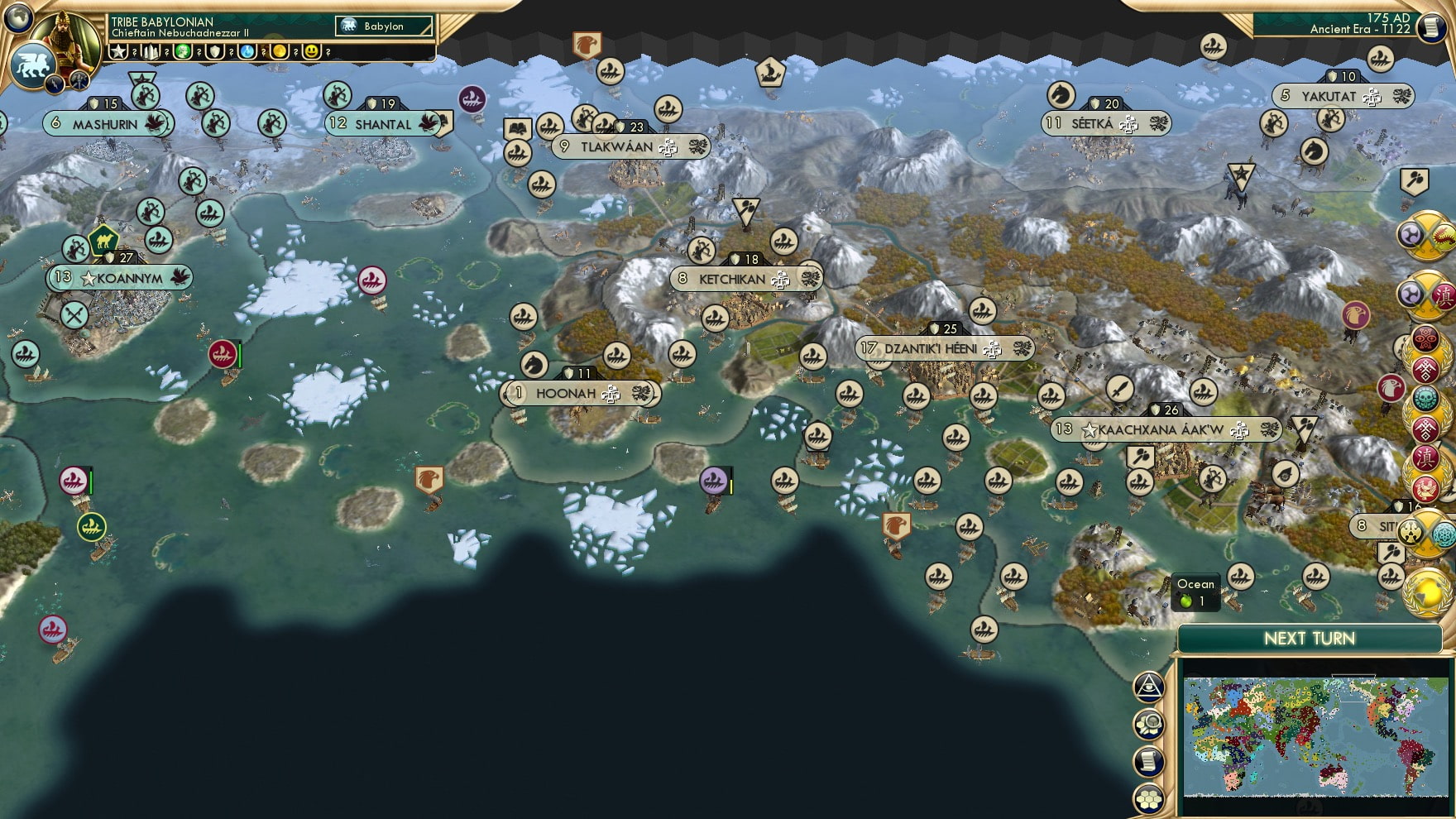1456x819 pixels.
Task: Click the eye-in-pyramid icon beside the minimap
Action: [x=1148, y=688]
